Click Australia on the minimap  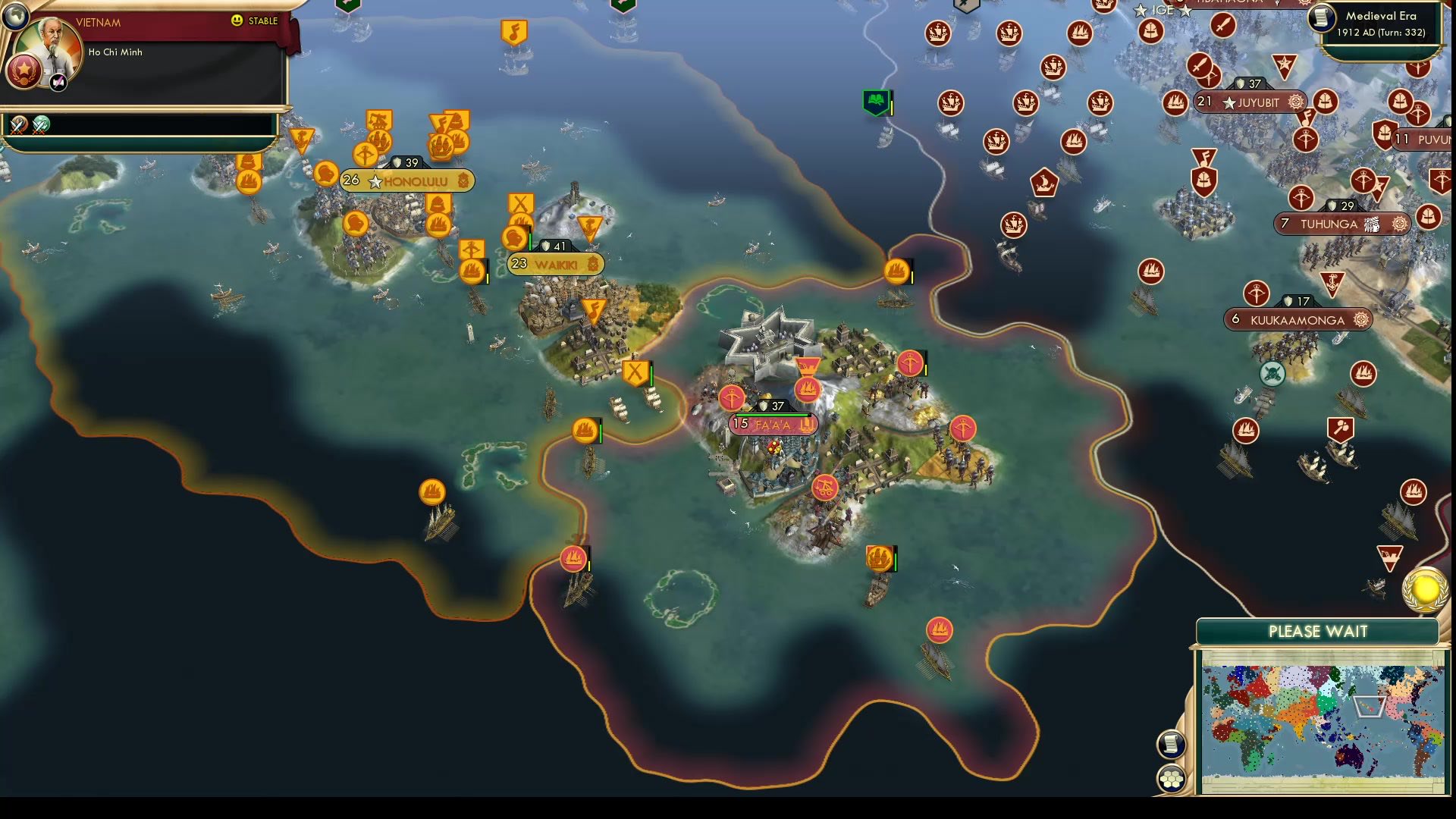click(x=1349, y=758)
